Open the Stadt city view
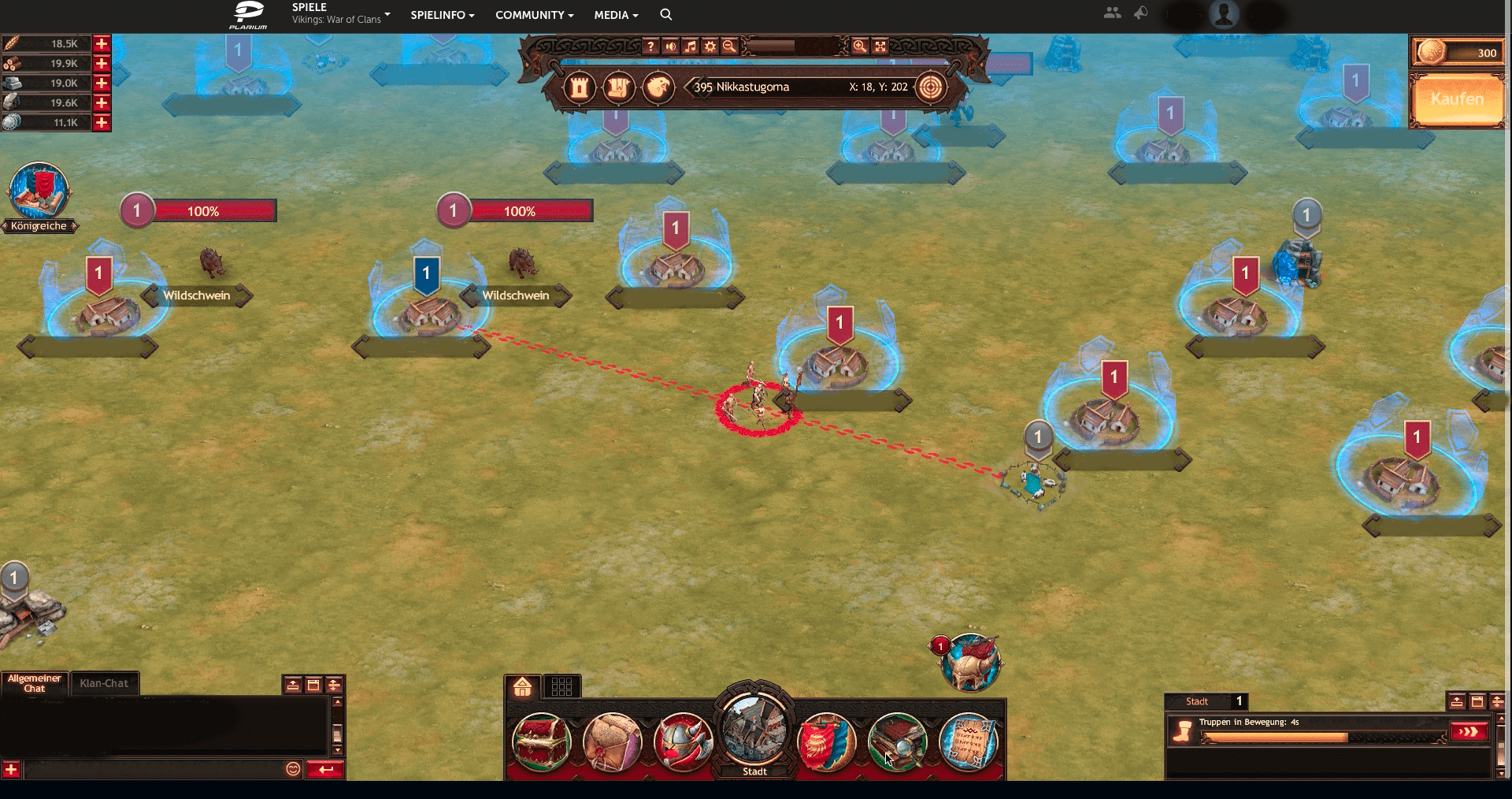Viewport: 1512px width, 799px height. point(754,731)
